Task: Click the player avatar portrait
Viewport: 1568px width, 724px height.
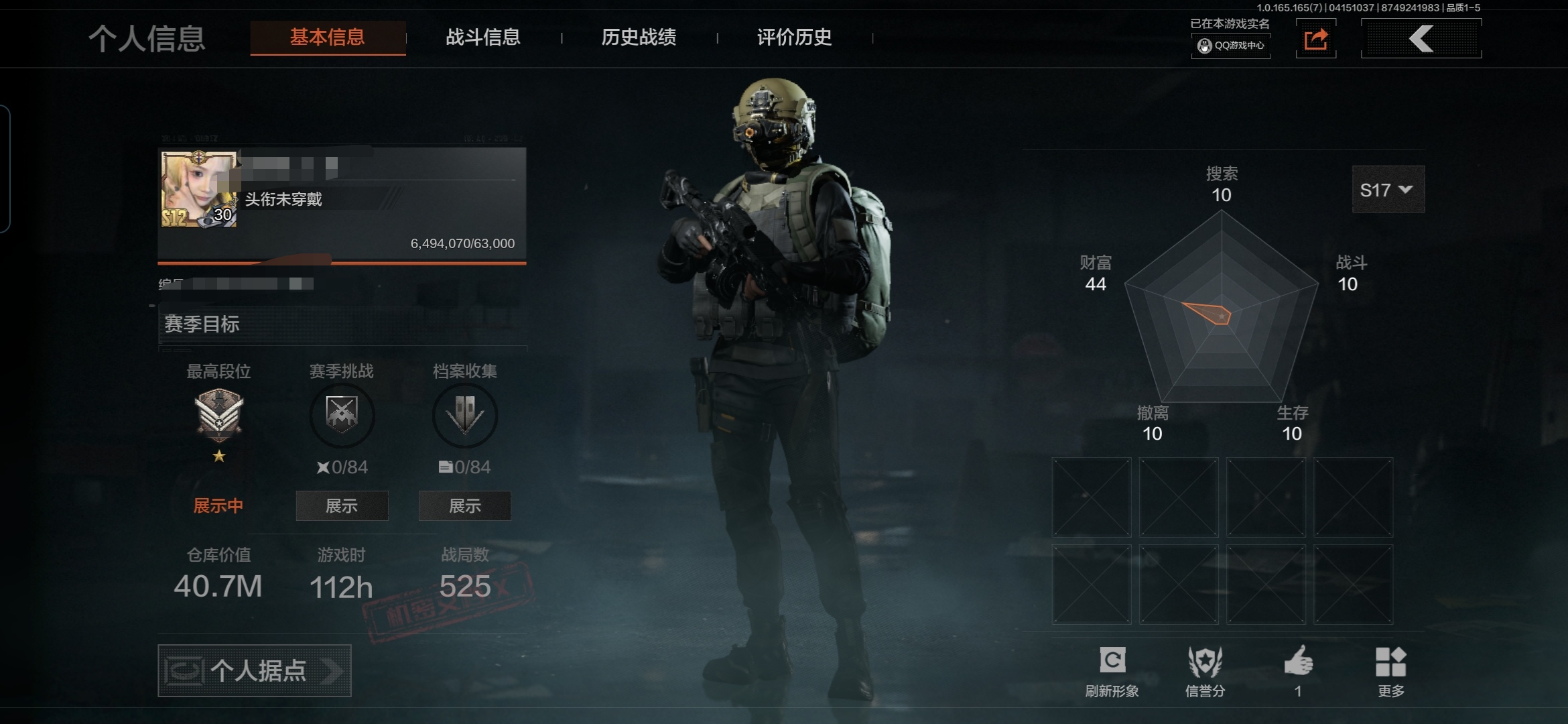Action: point(199,190)
